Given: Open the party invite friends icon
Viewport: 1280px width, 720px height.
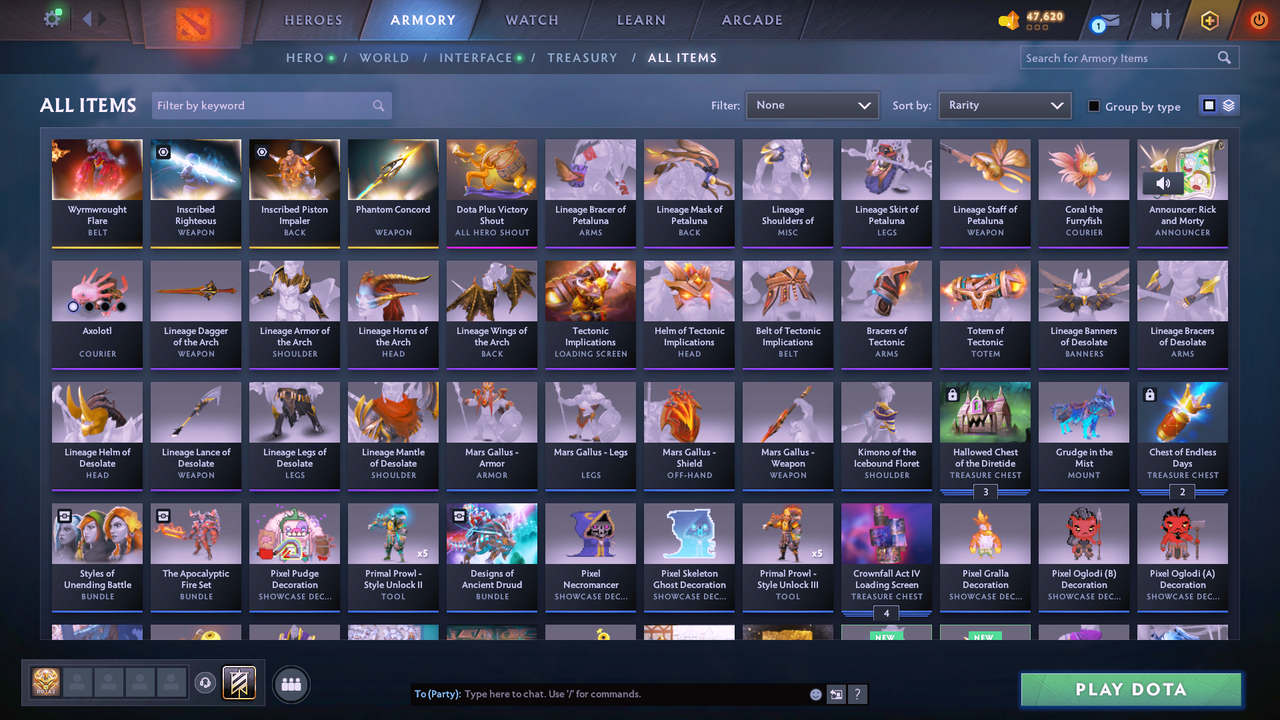Looking at the screenshot, I should point(289,684).
